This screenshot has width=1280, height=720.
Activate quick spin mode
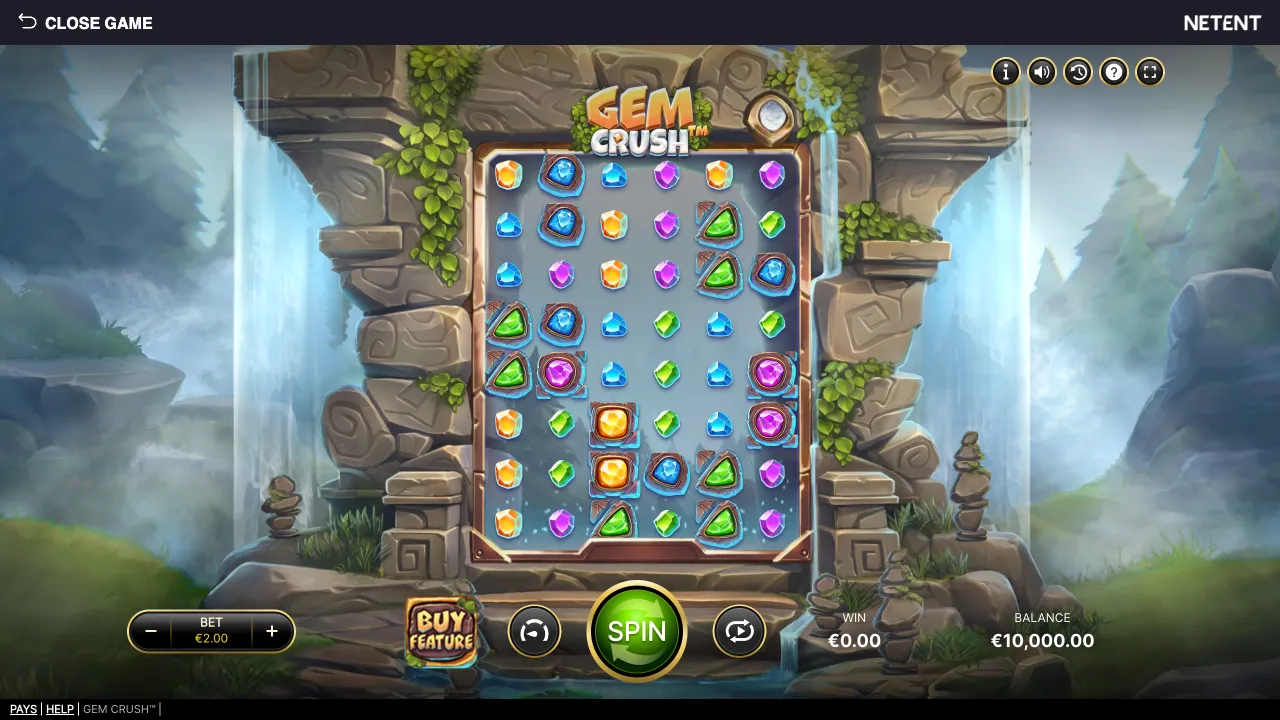click(x=534, y=632)
